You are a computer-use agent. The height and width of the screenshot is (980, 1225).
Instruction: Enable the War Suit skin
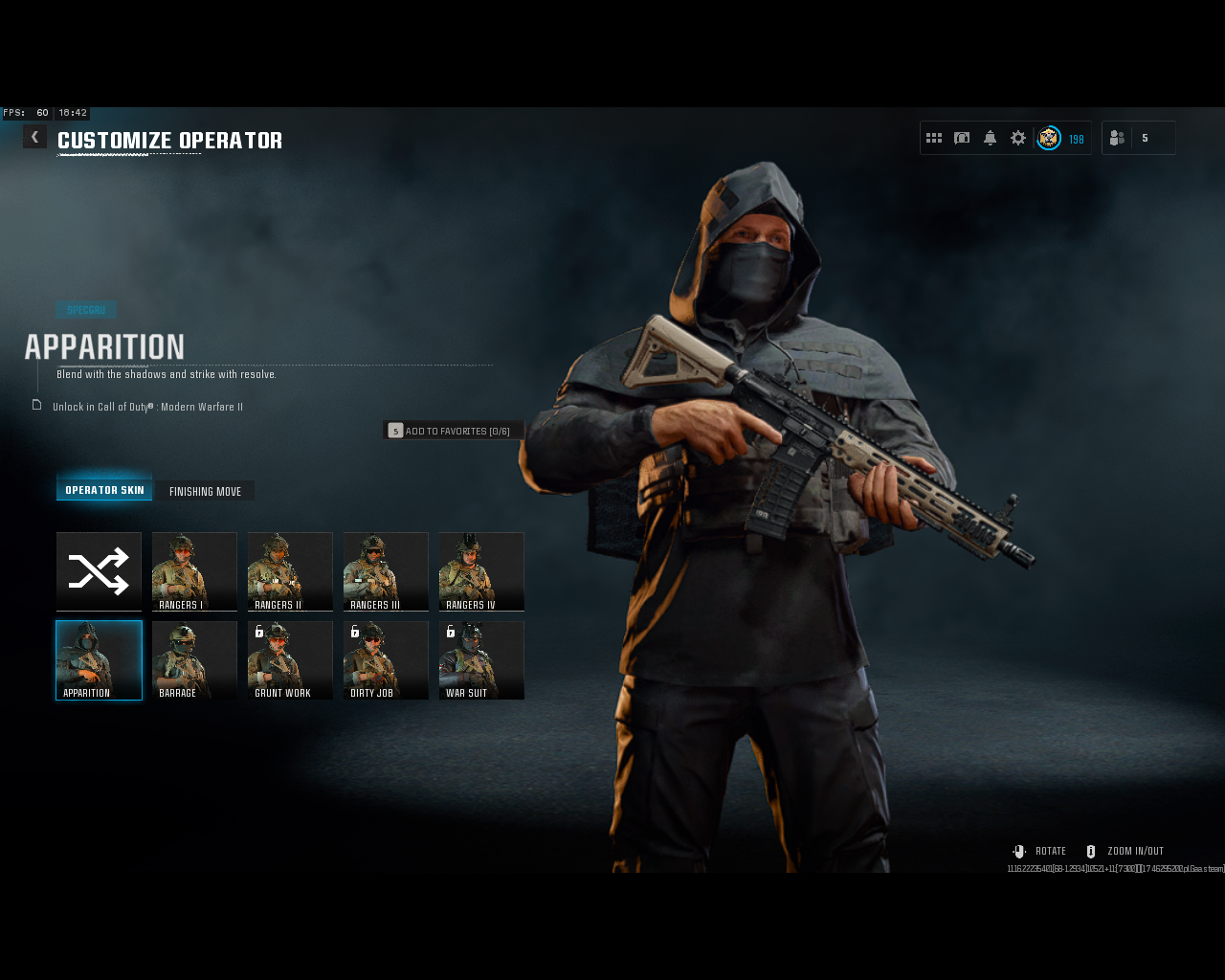tap(481, 660)
